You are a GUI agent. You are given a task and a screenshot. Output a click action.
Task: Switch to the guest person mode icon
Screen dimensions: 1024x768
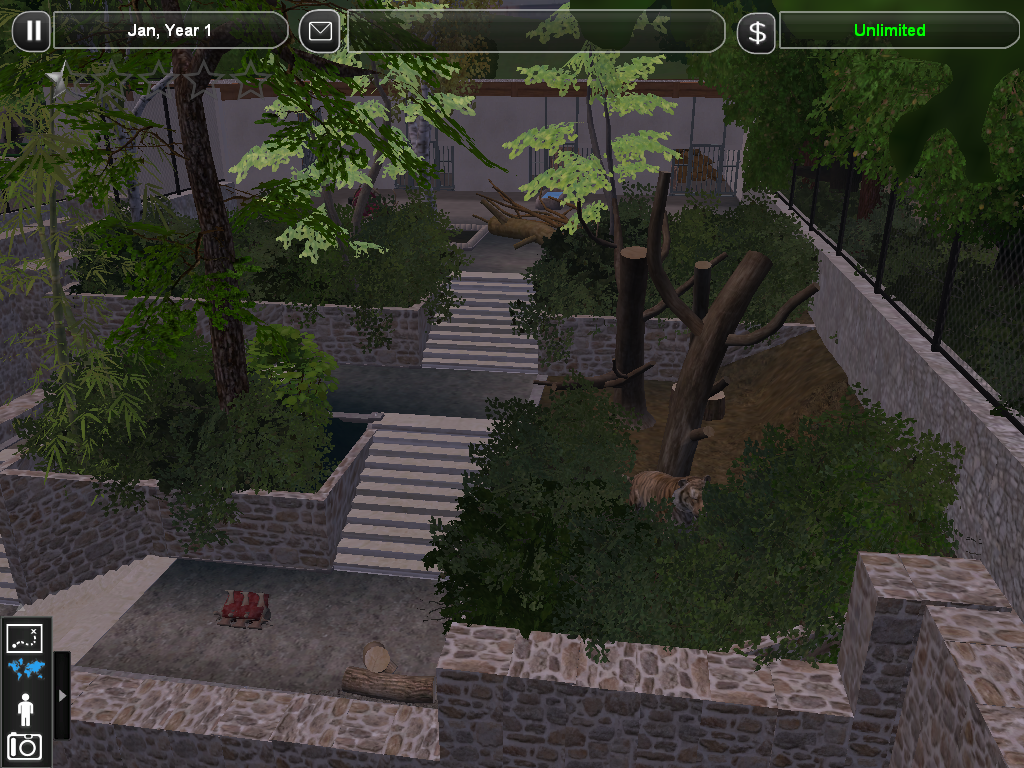pos(25,709)
